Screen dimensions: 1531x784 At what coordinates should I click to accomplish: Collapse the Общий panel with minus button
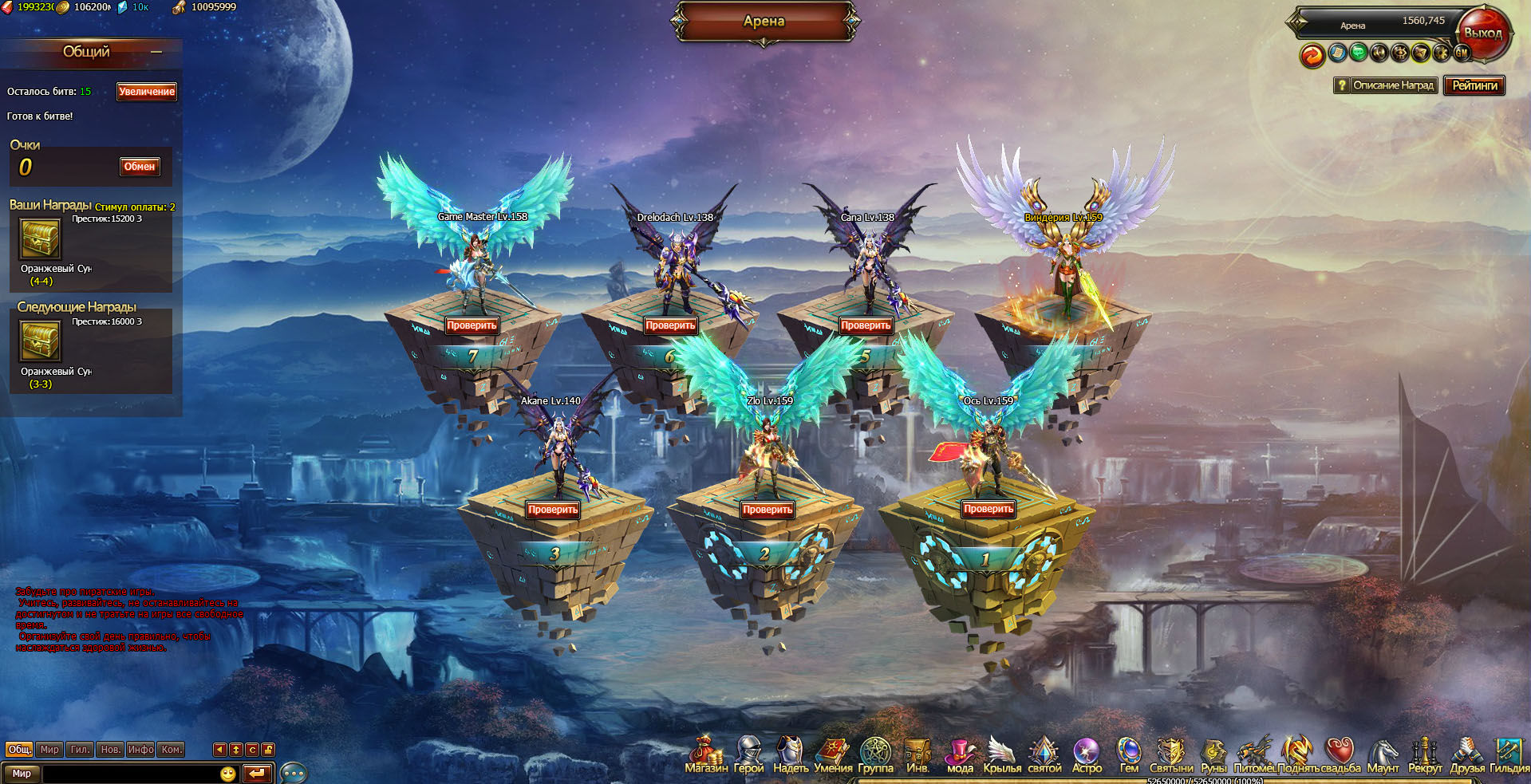coord(156,53)
